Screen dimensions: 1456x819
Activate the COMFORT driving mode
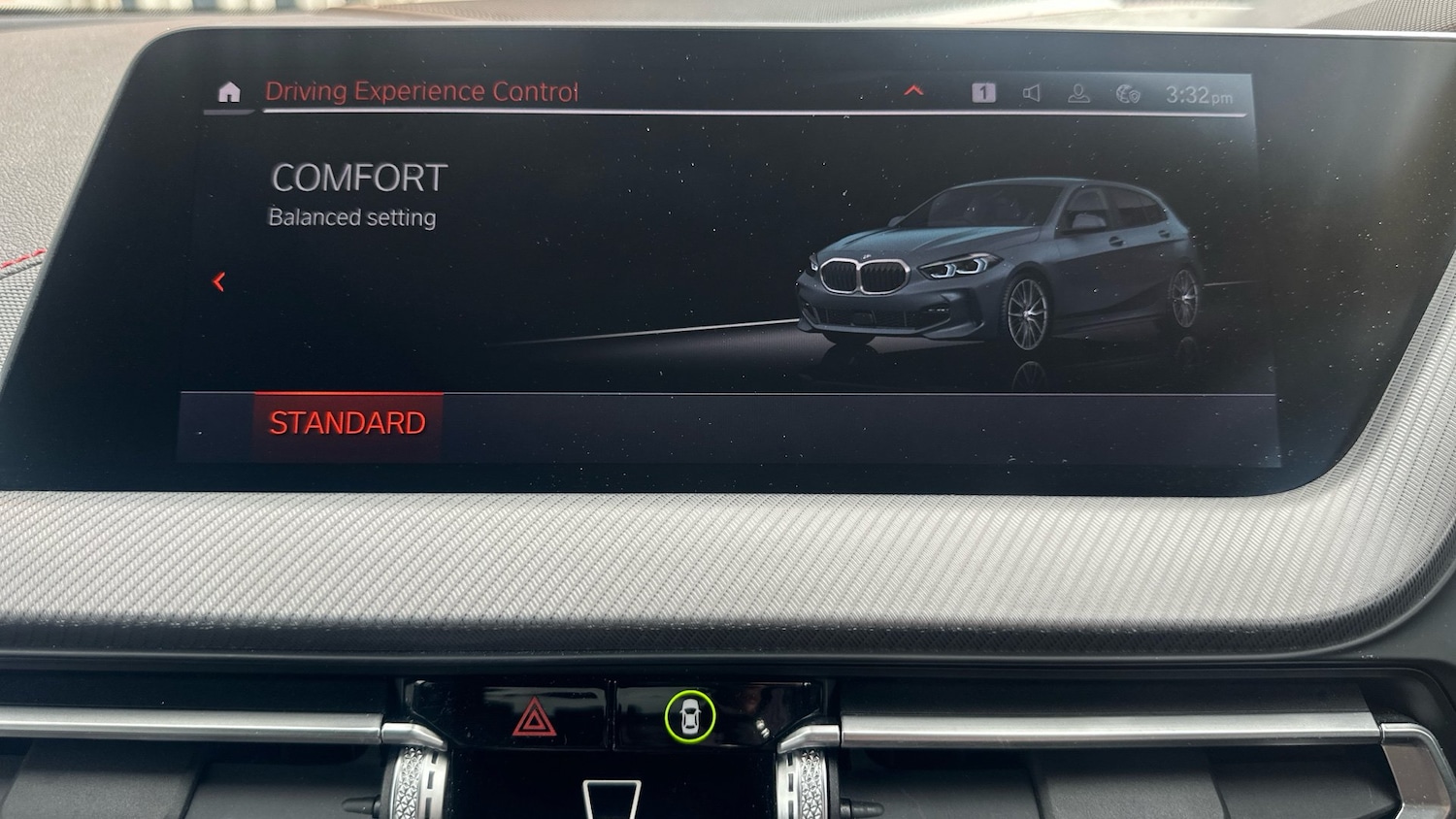pyautogui.click(x=358, y=178)
